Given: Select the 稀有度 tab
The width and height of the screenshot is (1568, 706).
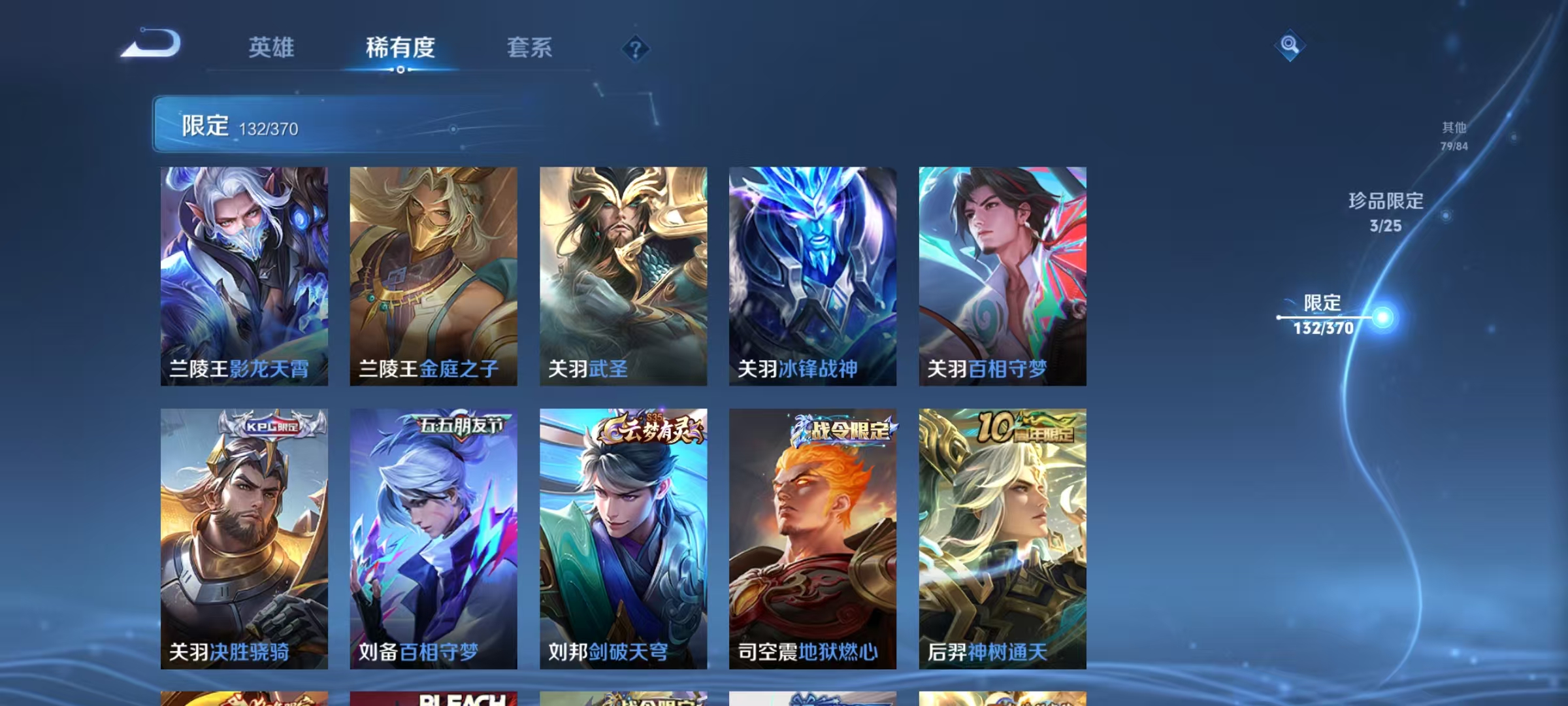Looking at the screenshot, I should click(402, 48).
